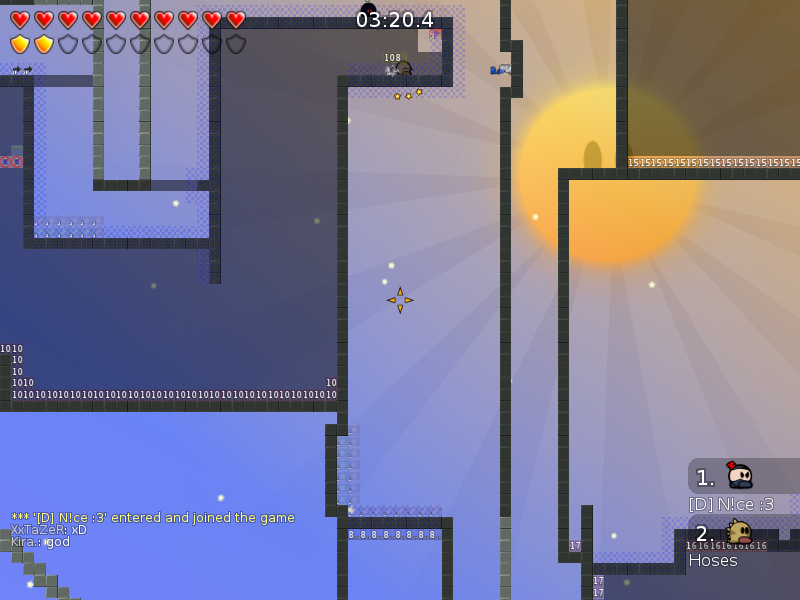This screenshot has height=600, width=800.
Task: Click XxTaZeR's xD chat message
Action: coord(49,530)
